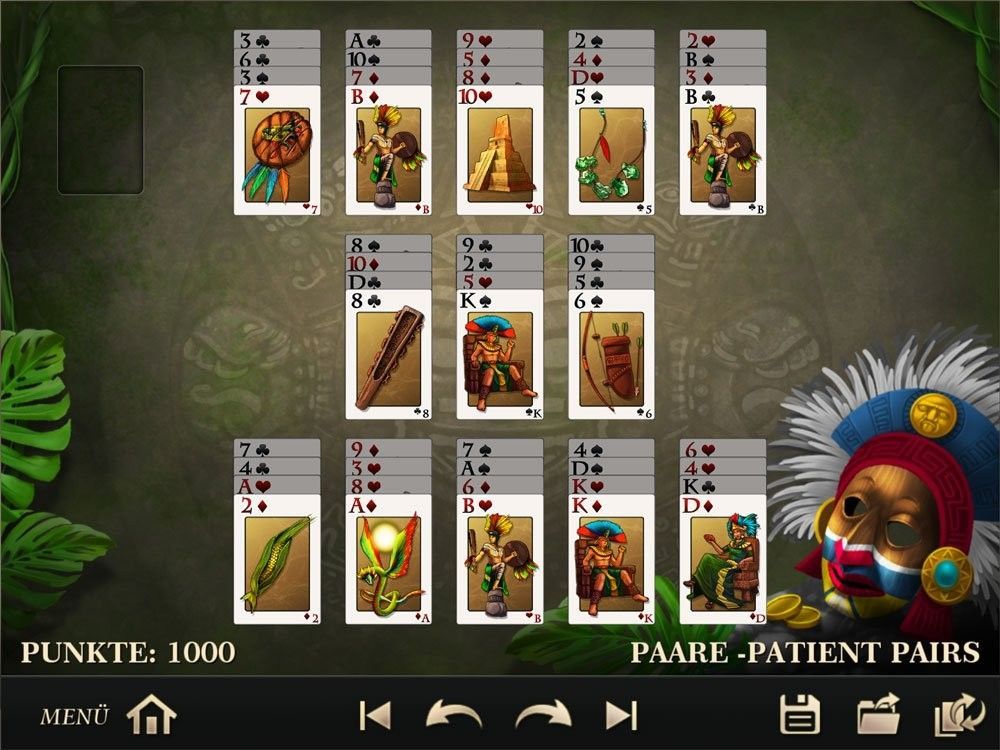Choose the 10 of hearts pyramid card
Viewport: 1000px width, 750px height.
coord(500,150)
